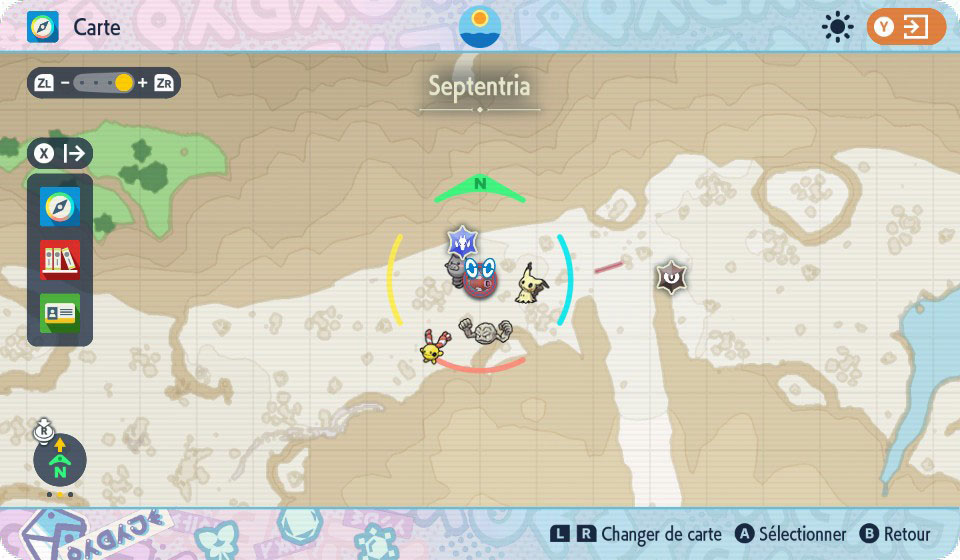Select the Geodude marker on the map
The height and width of the screenshot is (560, 960).
click(x=483, y=332)
